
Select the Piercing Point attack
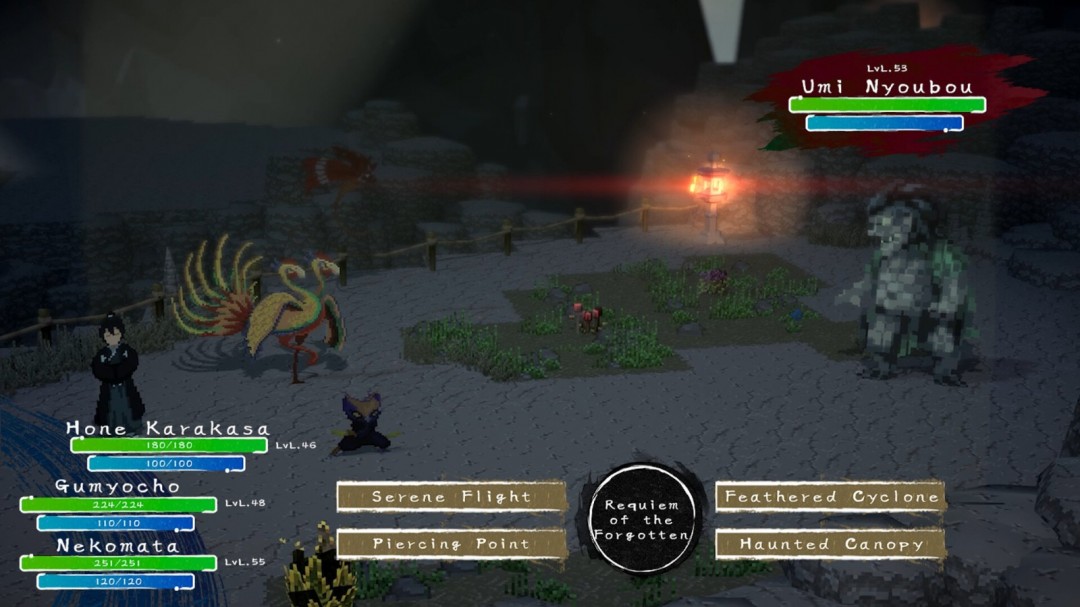coord(451,544)
